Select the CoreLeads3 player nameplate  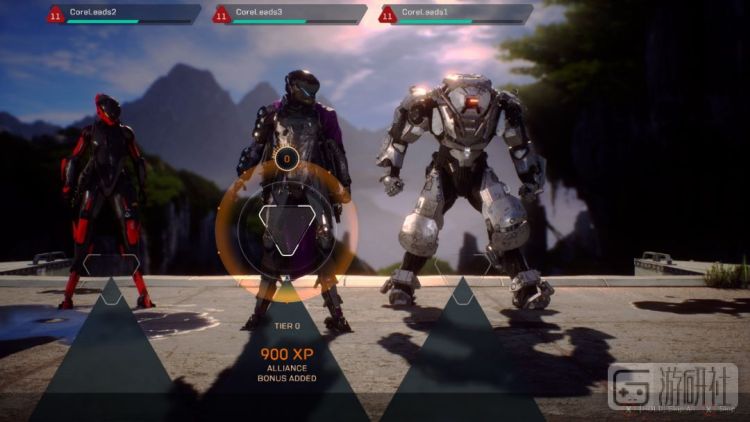point(288,14)
